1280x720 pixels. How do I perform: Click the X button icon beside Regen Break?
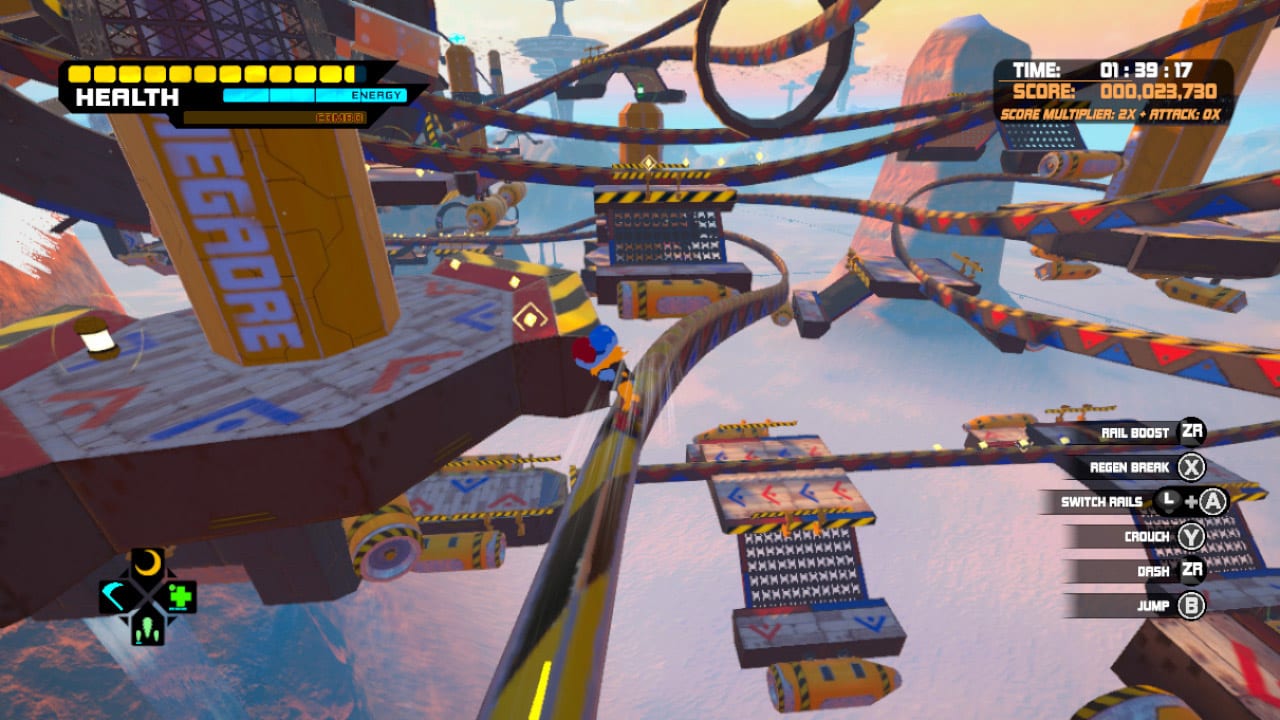click(x=1193, y=468)
